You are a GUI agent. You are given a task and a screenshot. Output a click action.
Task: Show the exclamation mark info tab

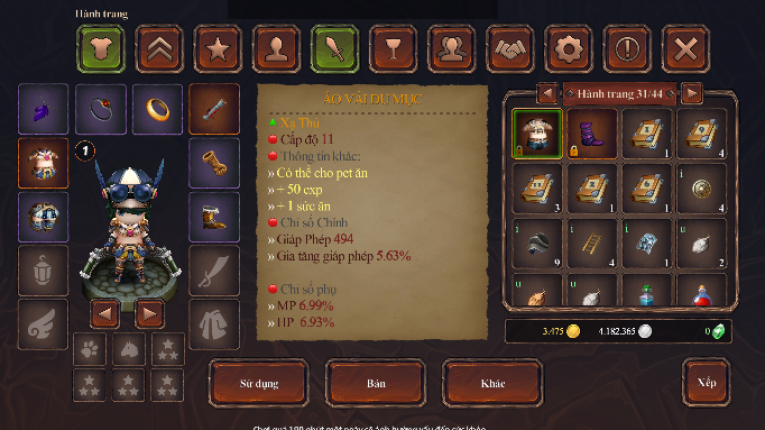pyautogui.click(x=628, y=48)
